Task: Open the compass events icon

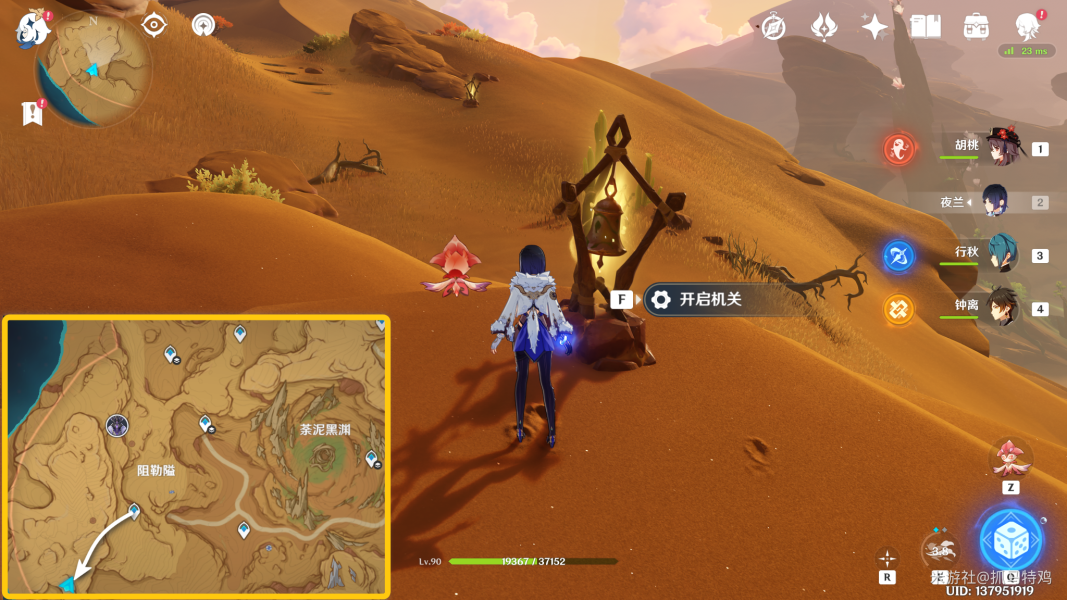Action: tap(773, 27)
